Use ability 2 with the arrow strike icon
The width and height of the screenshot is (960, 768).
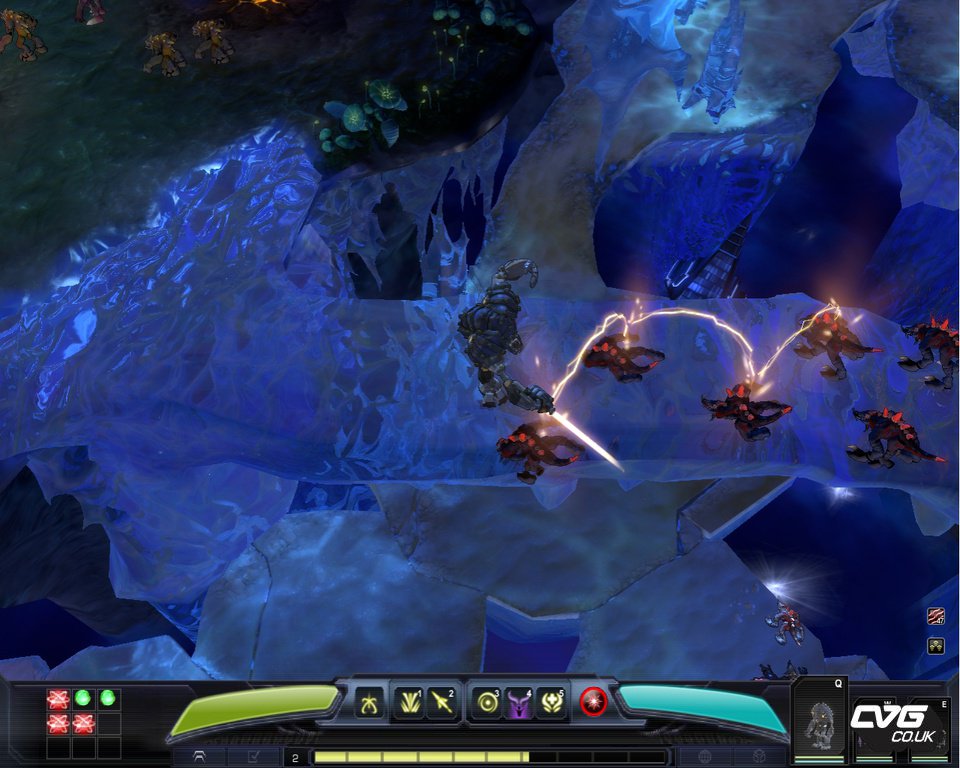(x=441, y=703)
